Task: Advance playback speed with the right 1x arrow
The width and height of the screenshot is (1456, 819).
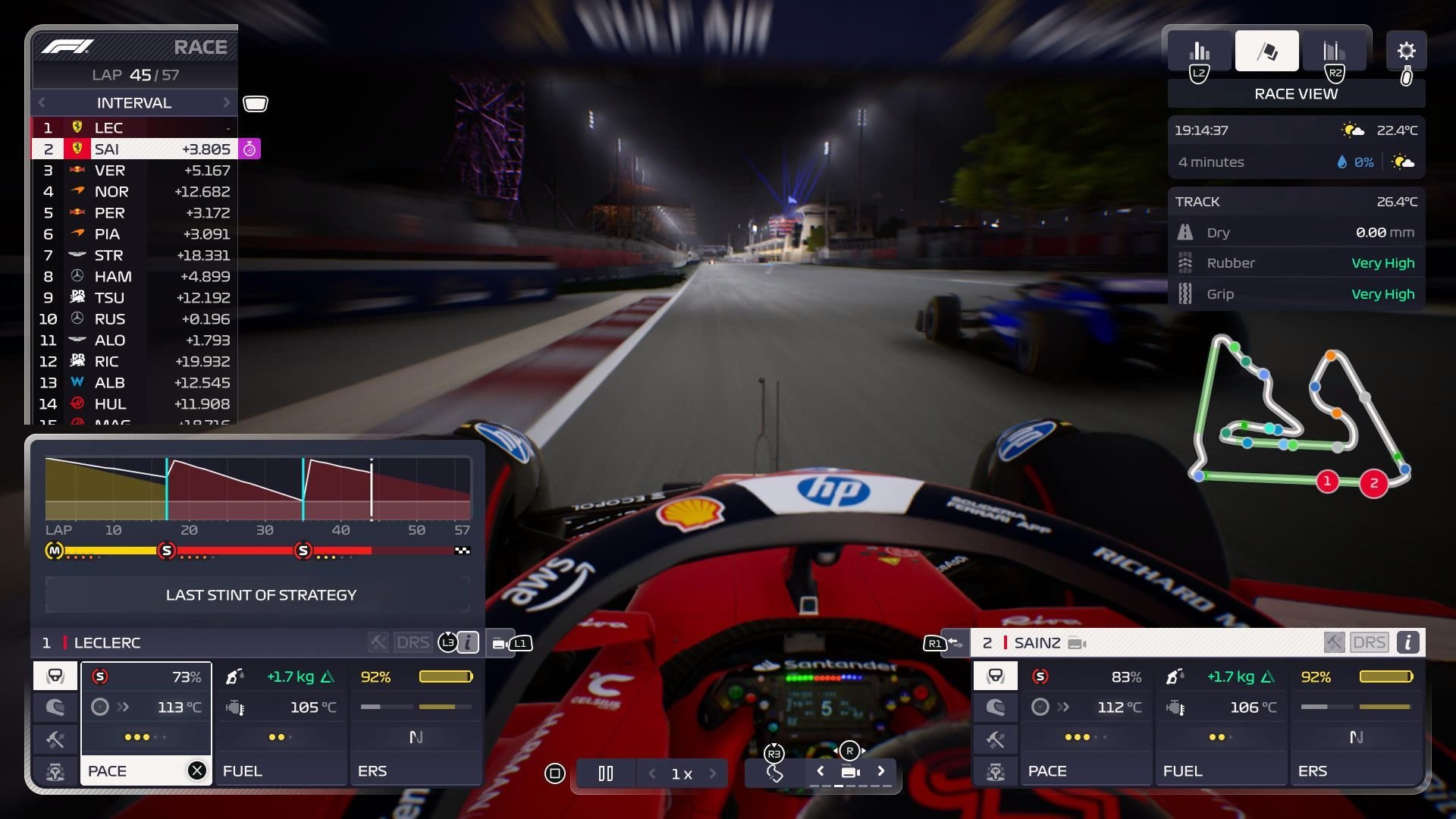Action: 711,773
